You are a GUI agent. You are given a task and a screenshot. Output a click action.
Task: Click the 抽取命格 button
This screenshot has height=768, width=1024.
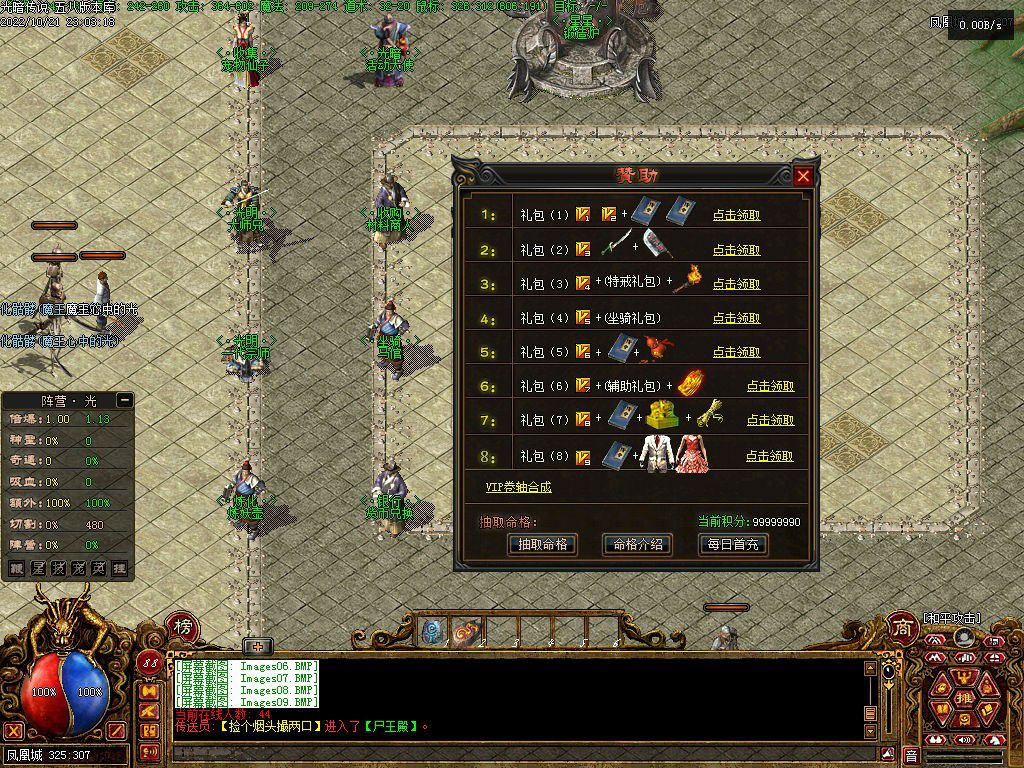point(542,545)
